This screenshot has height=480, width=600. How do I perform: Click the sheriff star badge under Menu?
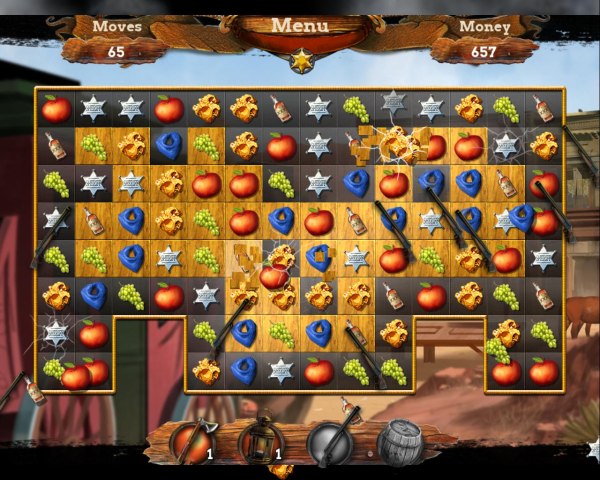coord(300,61)
